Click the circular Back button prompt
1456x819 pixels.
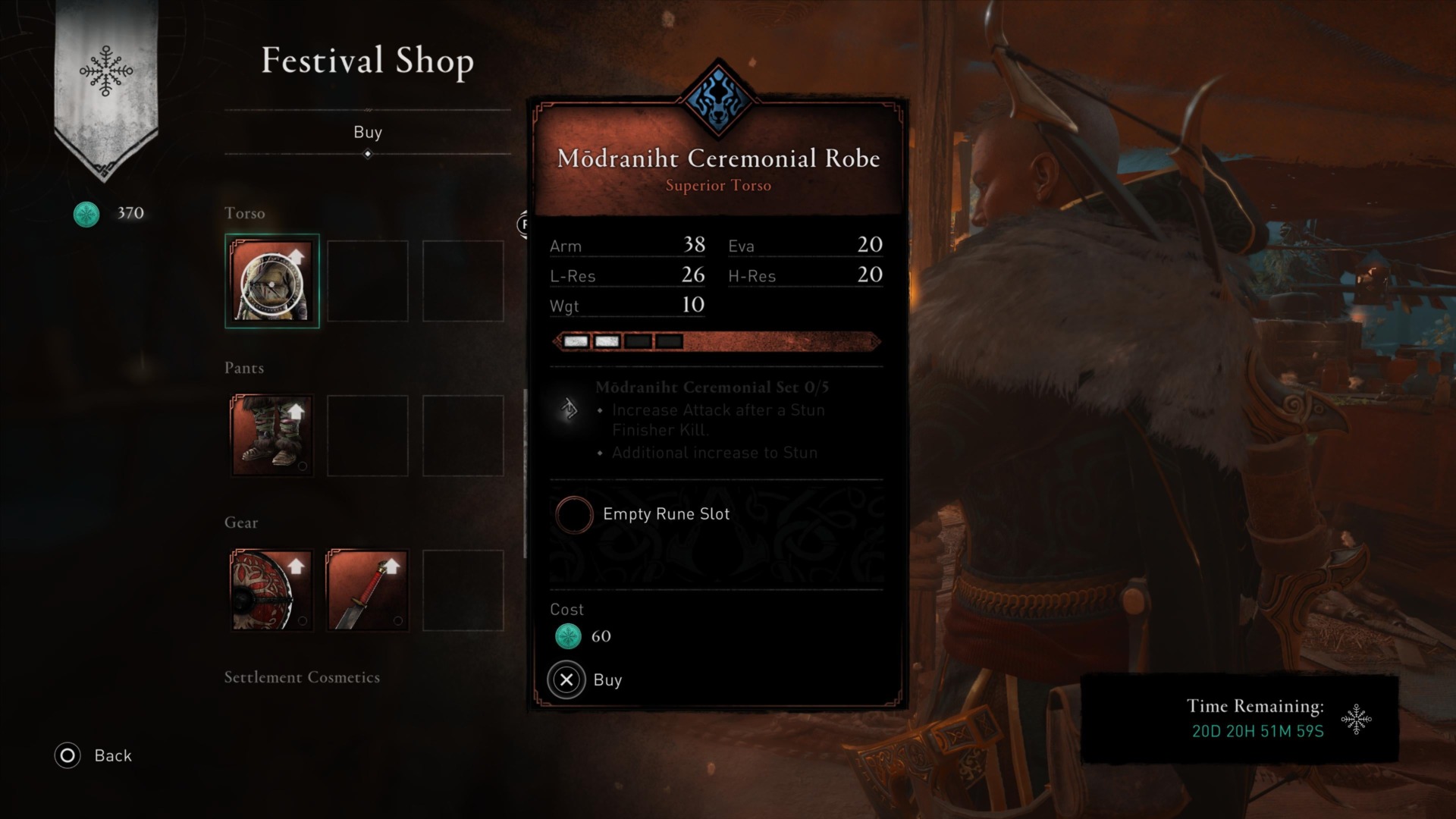click(x=67, y=755)
